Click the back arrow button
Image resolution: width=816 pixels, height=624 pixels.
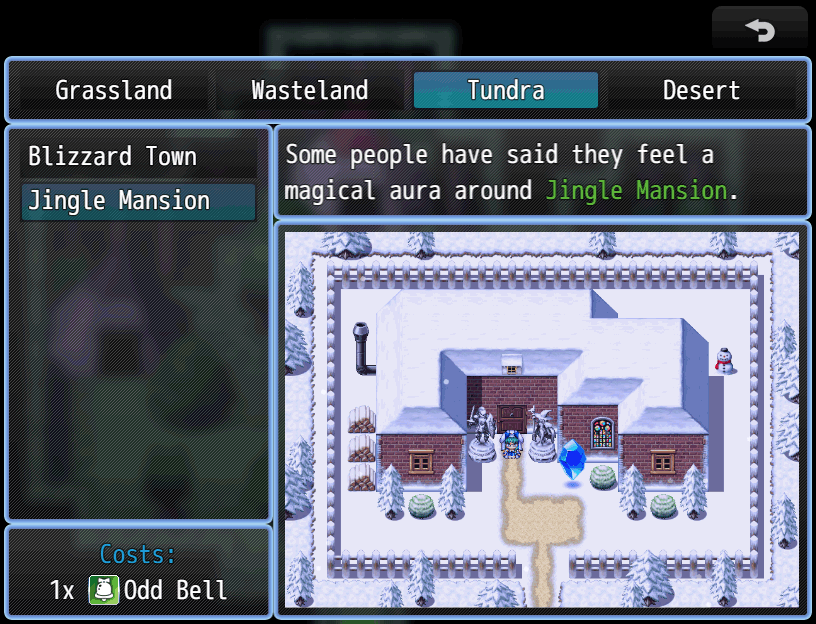pos(759,30)
